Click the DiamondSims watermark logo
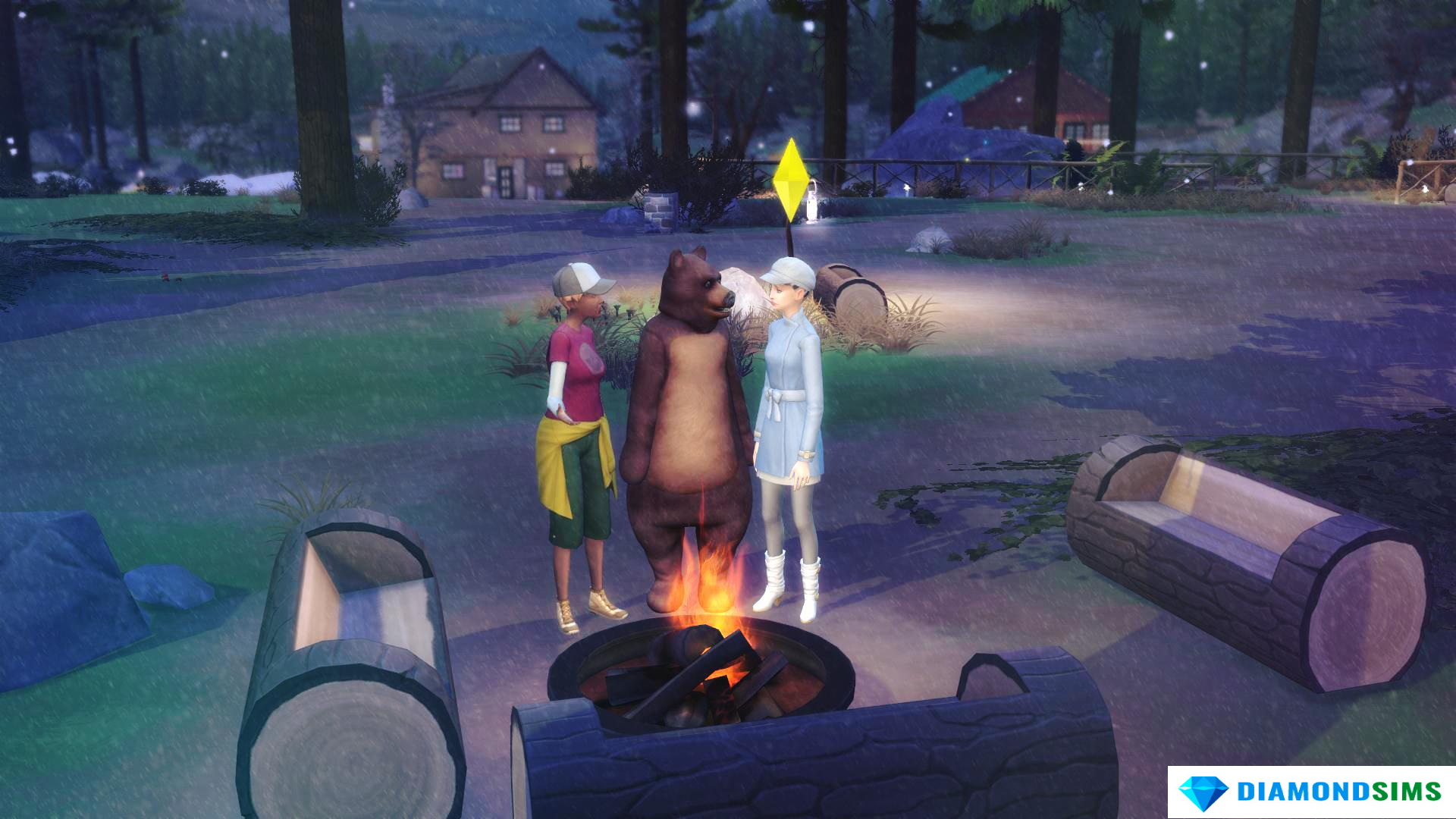 tap(1310, 792)
